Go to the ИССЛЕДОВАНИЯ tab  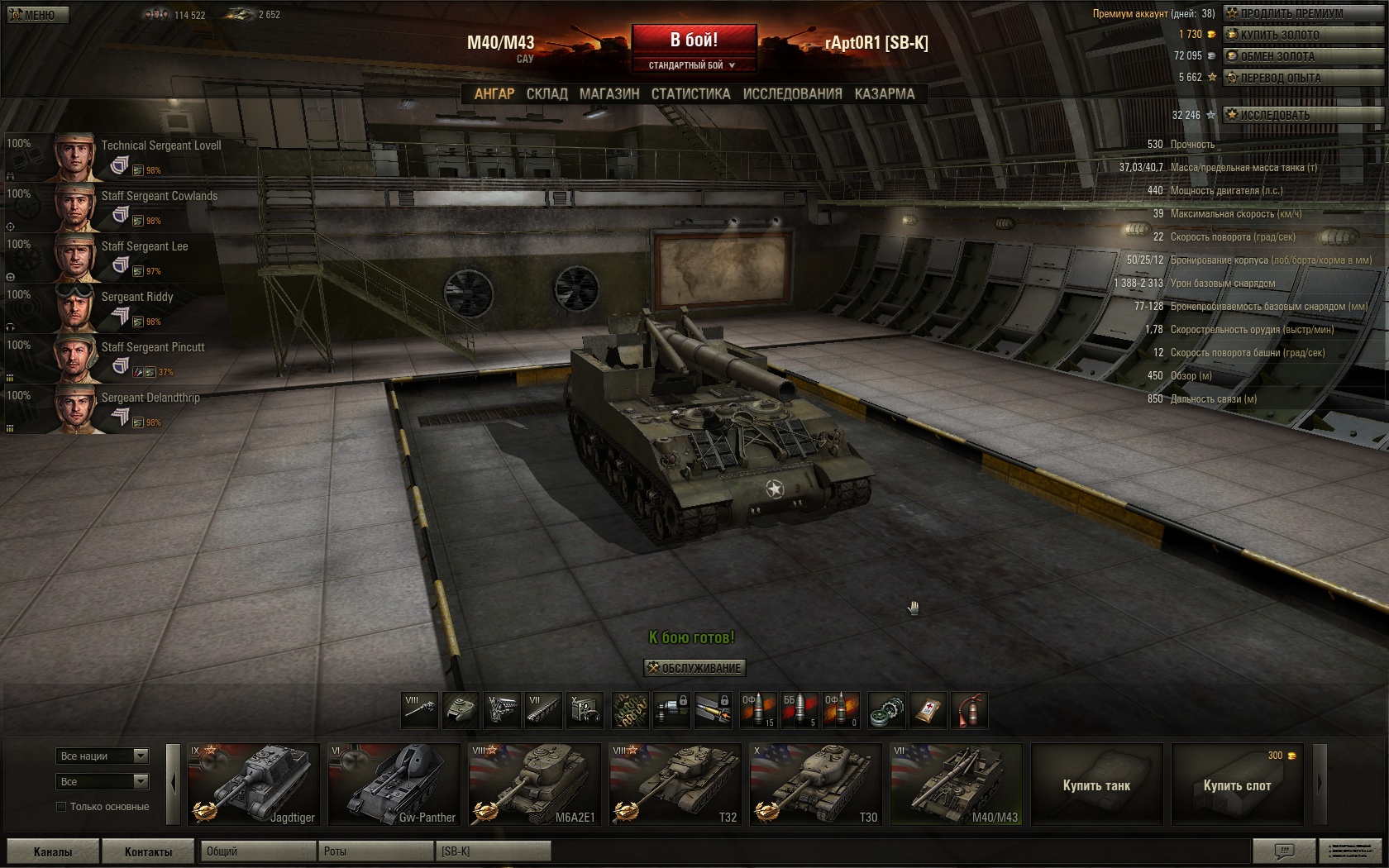(792, 94)
